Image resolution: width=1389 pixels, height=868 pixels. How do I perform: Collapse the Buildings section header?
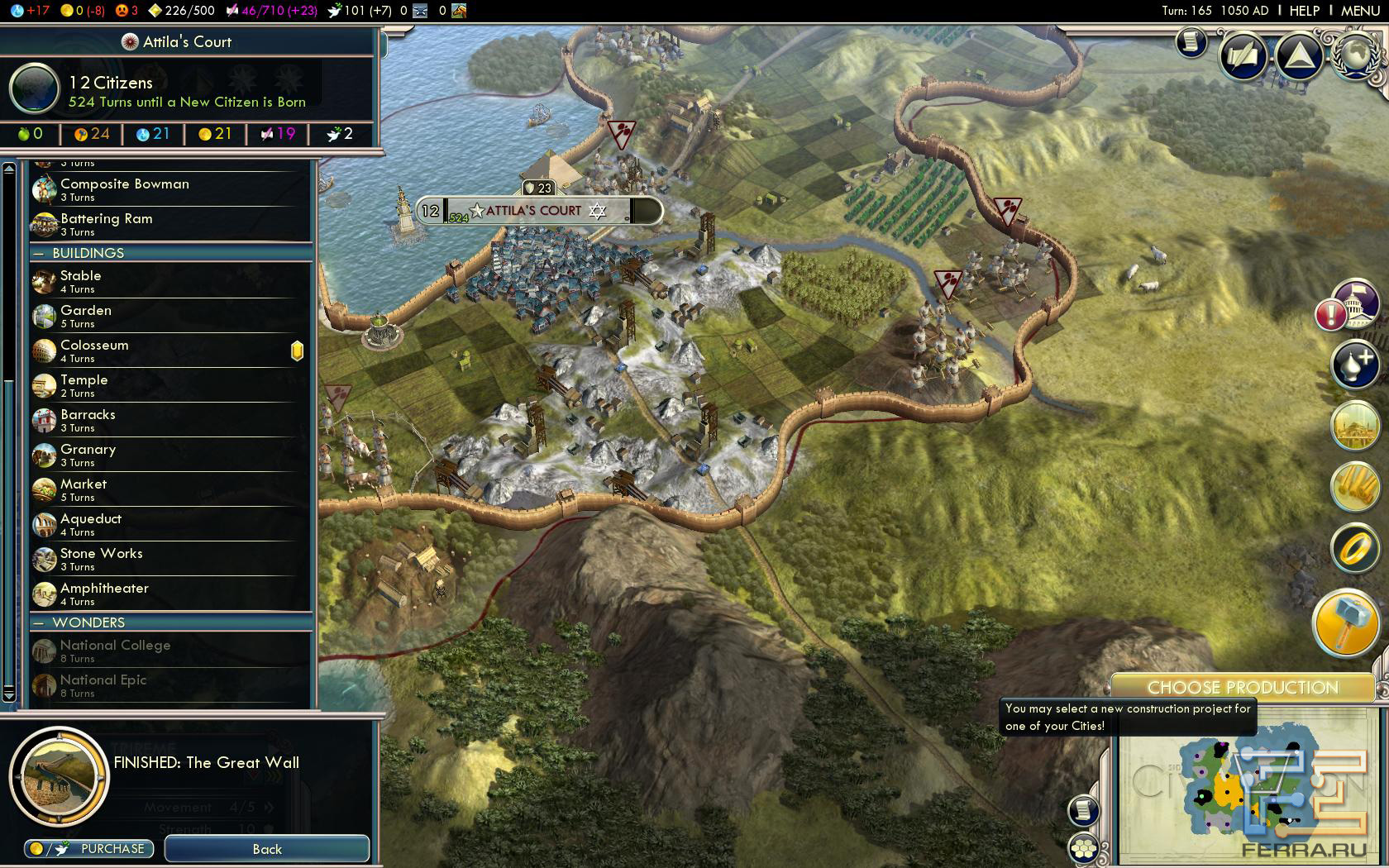(x=88, y=253)
